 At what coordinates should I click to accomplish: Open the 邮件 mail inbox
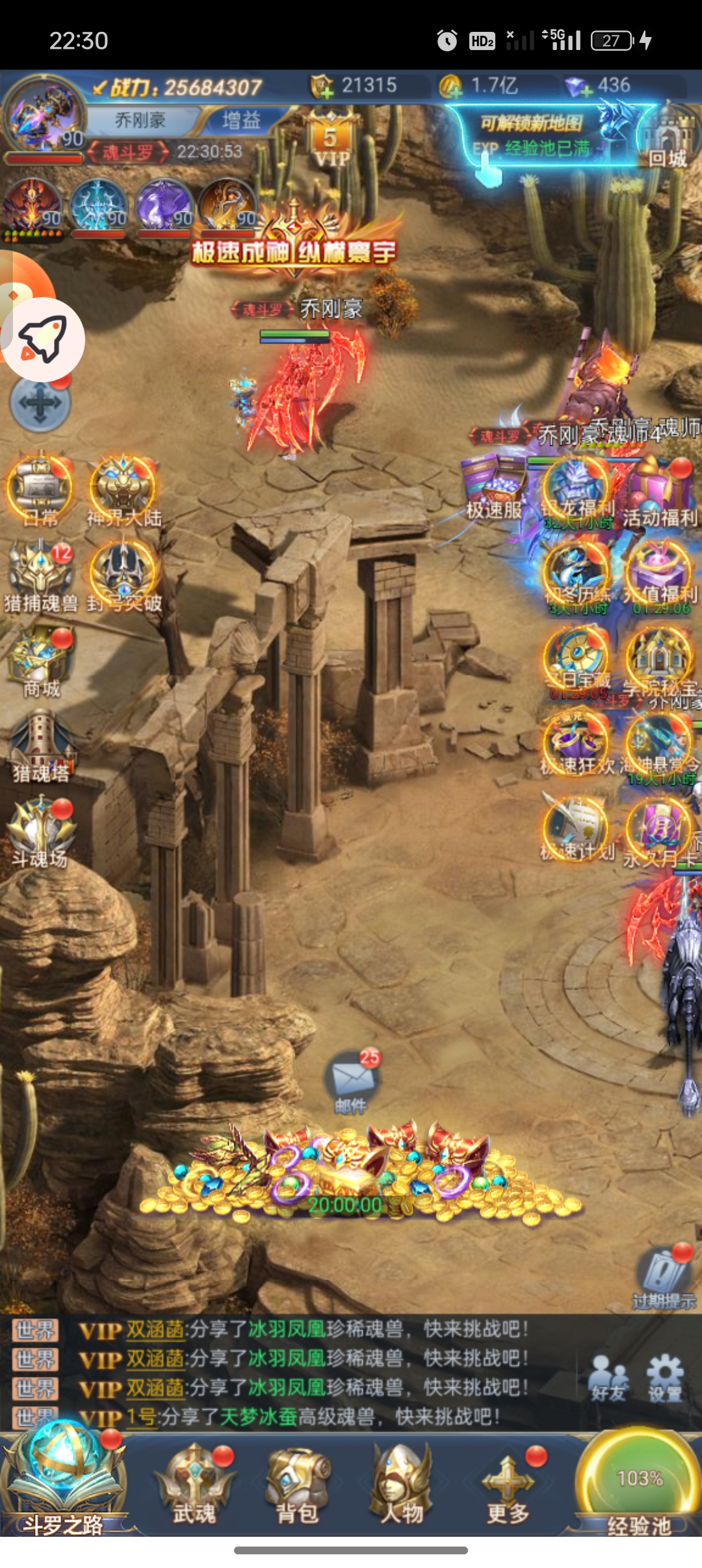(x=352, y=1081)
